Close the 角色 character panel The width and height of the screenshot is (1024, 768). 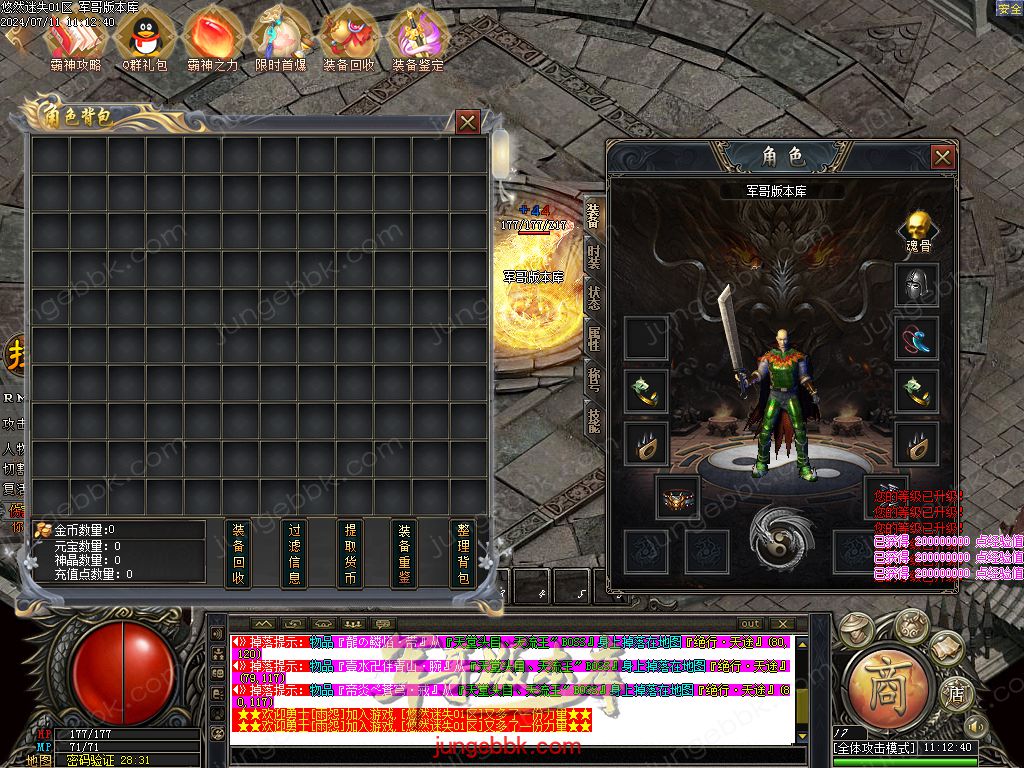(x=942, y=157)
